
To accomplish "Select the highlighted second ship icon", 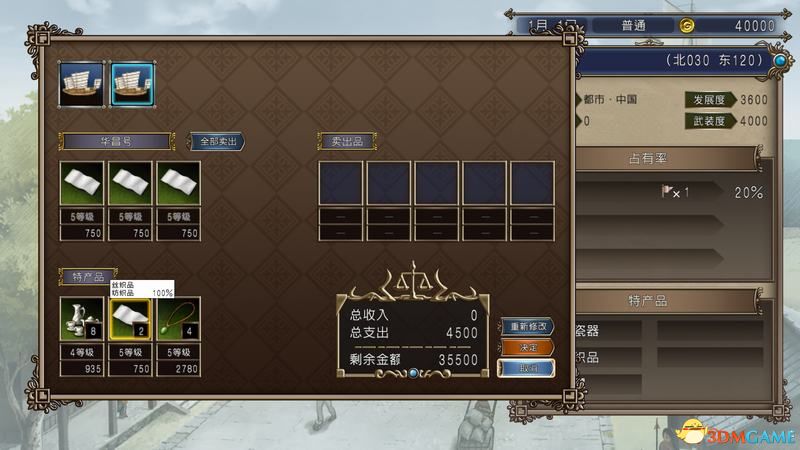I will (129, 81).
